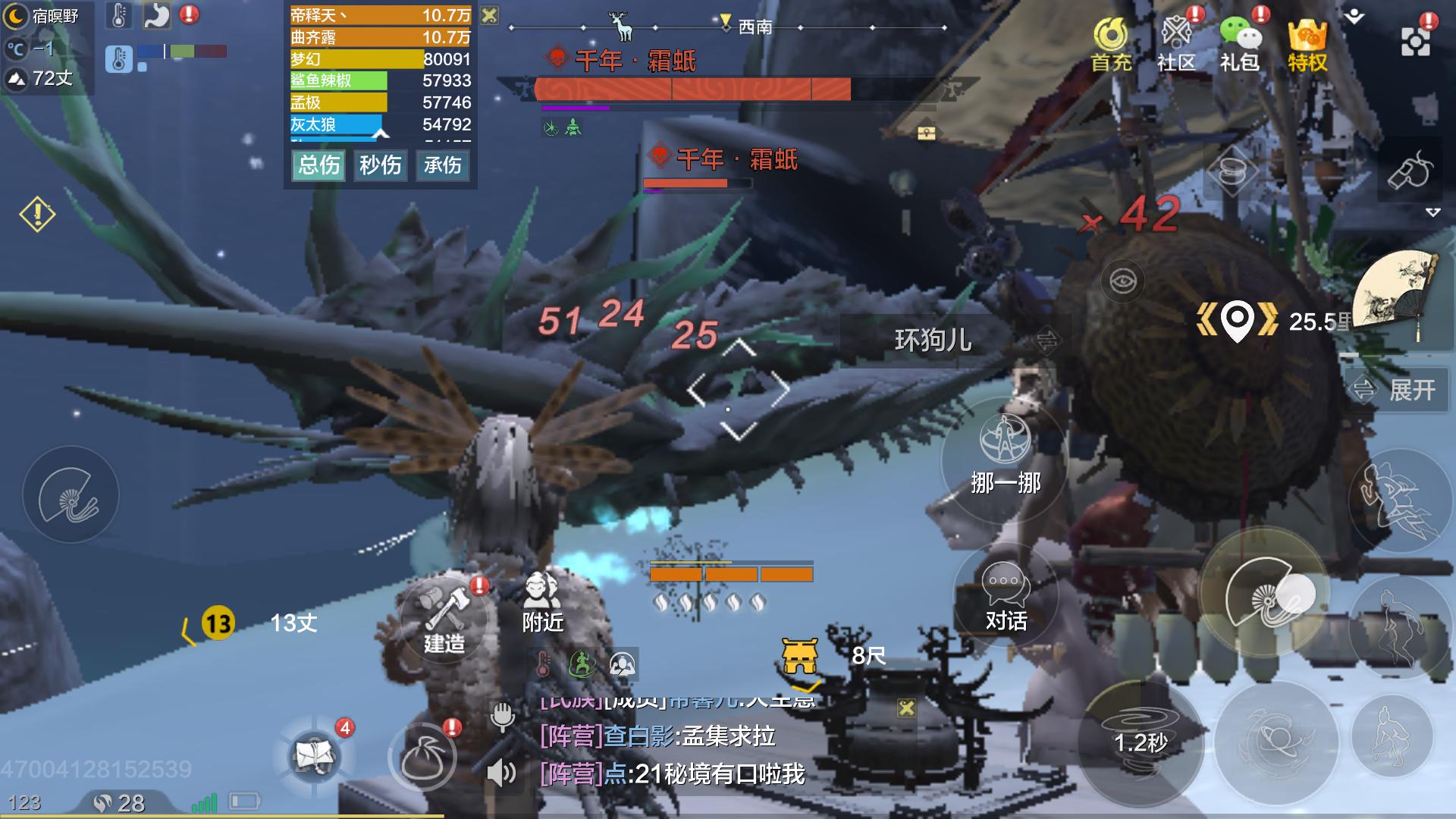Switch to the 总伤 total damage tab
The height and width of the screenshot is (819, 1456).
pyautogui.click(x=318, y=165)
